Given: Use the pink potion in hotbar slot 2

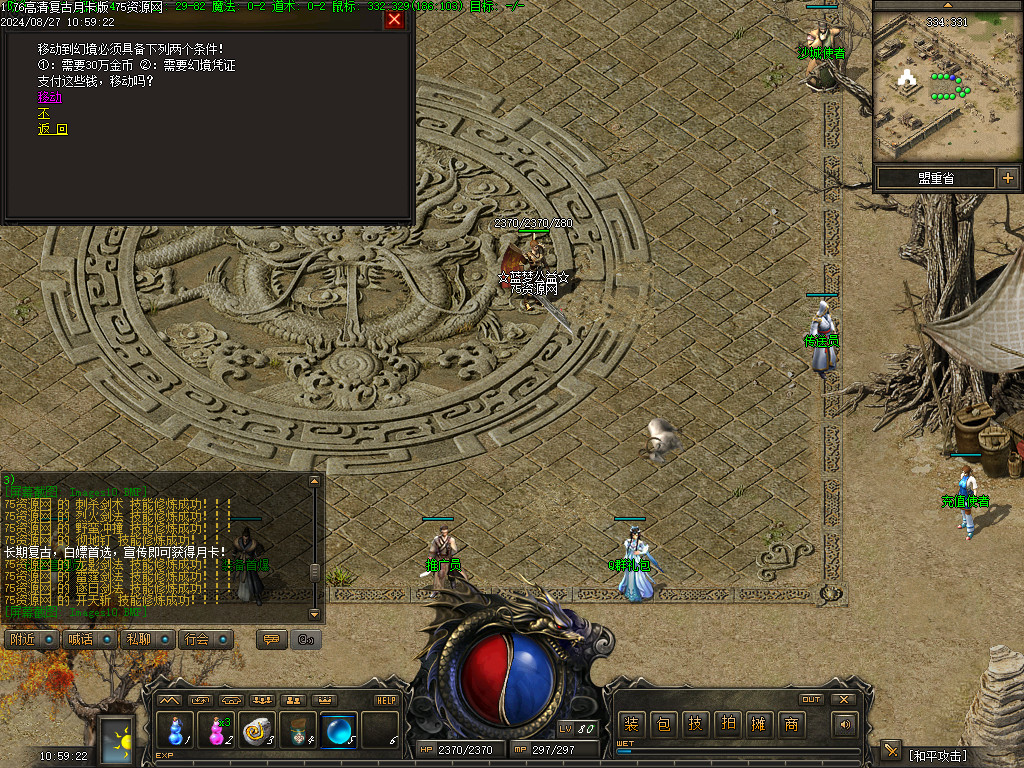Looking at the screenshot, I should [x=216, y=731].
